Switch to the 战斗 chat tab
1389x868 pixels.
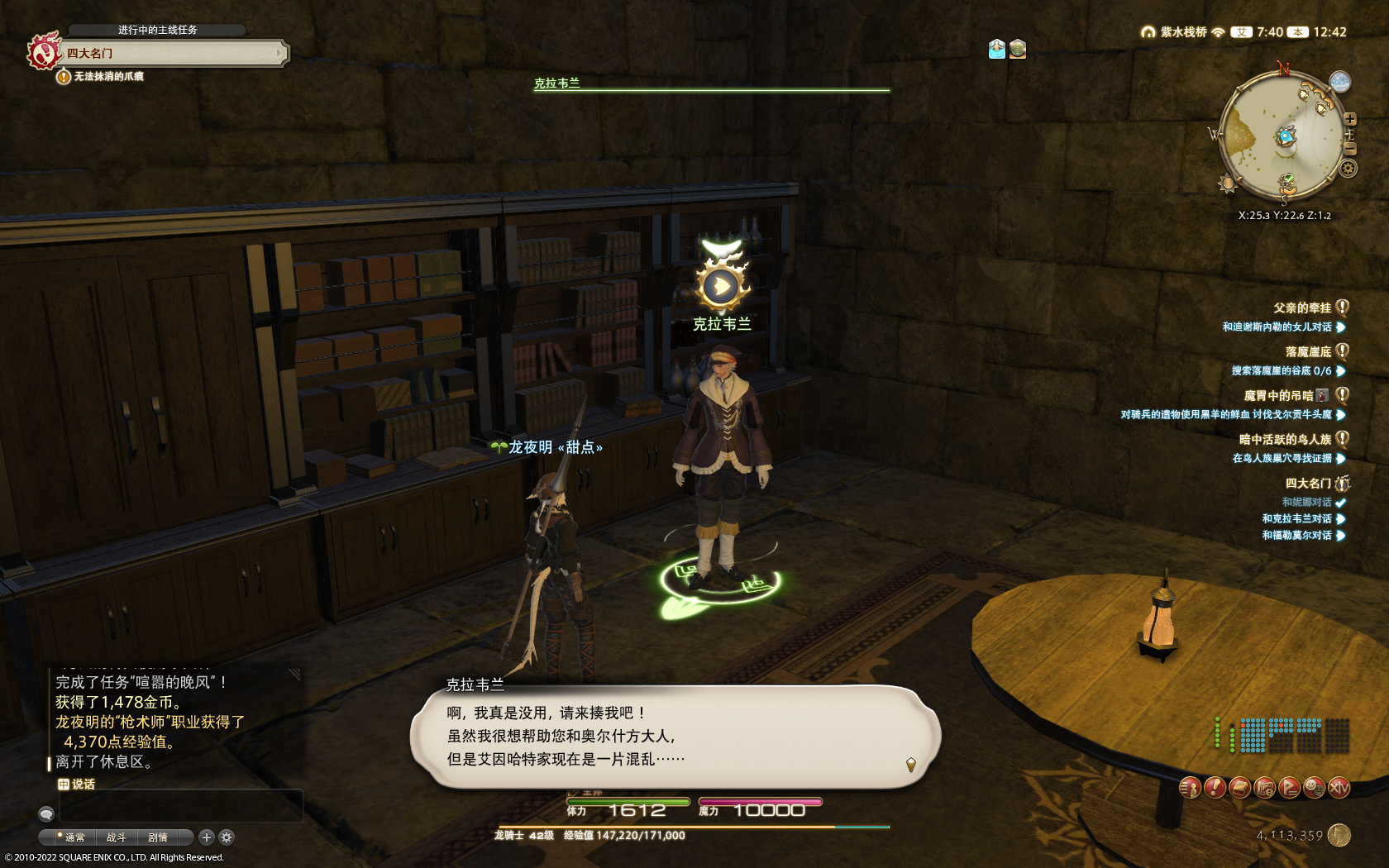[116, 837]
